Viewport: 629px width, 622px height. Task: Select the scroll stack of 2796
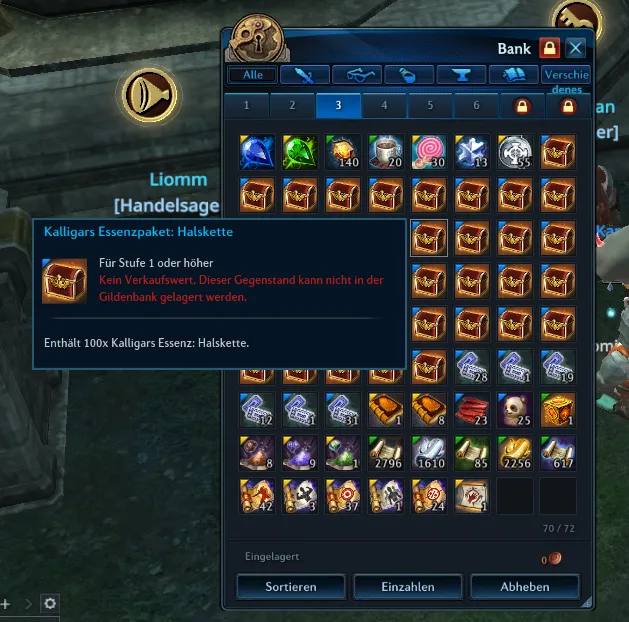pyautogui.click(x=386, y=453)
